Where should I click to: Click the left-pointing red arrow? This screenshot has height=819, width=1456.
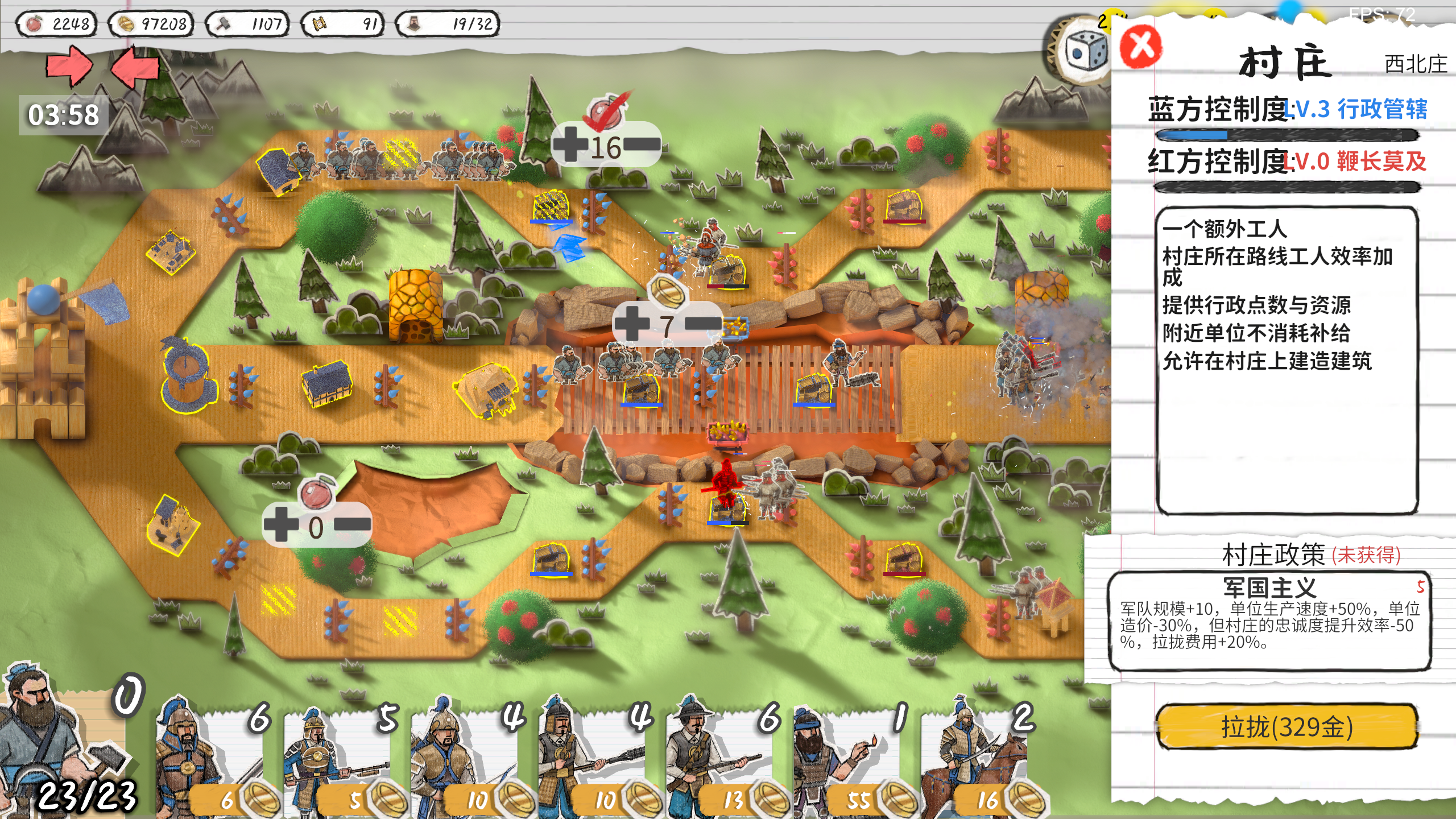[x=135, y=67]
